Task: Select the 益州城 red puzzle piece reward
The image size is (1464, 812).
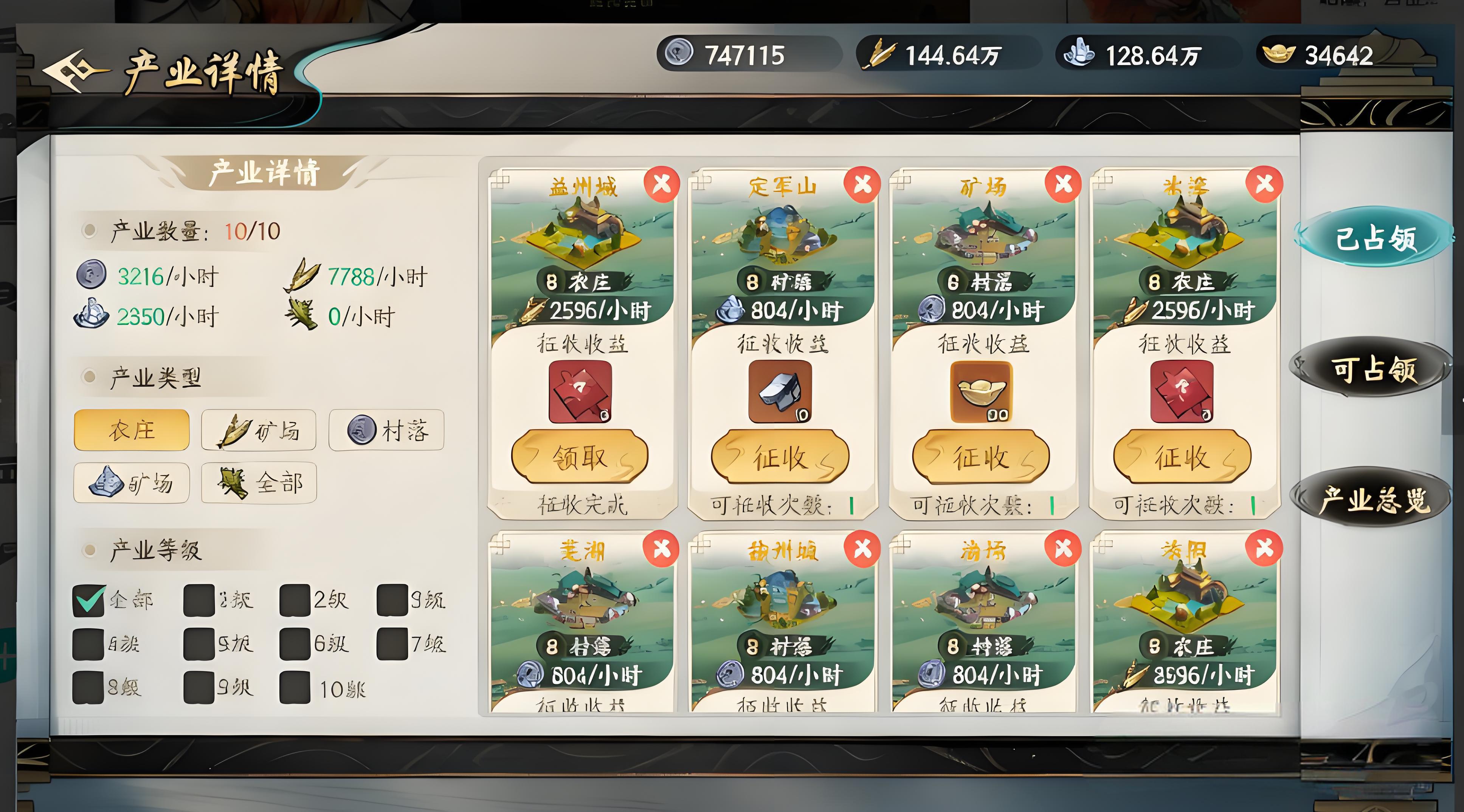Action: [x=580, y=392]
